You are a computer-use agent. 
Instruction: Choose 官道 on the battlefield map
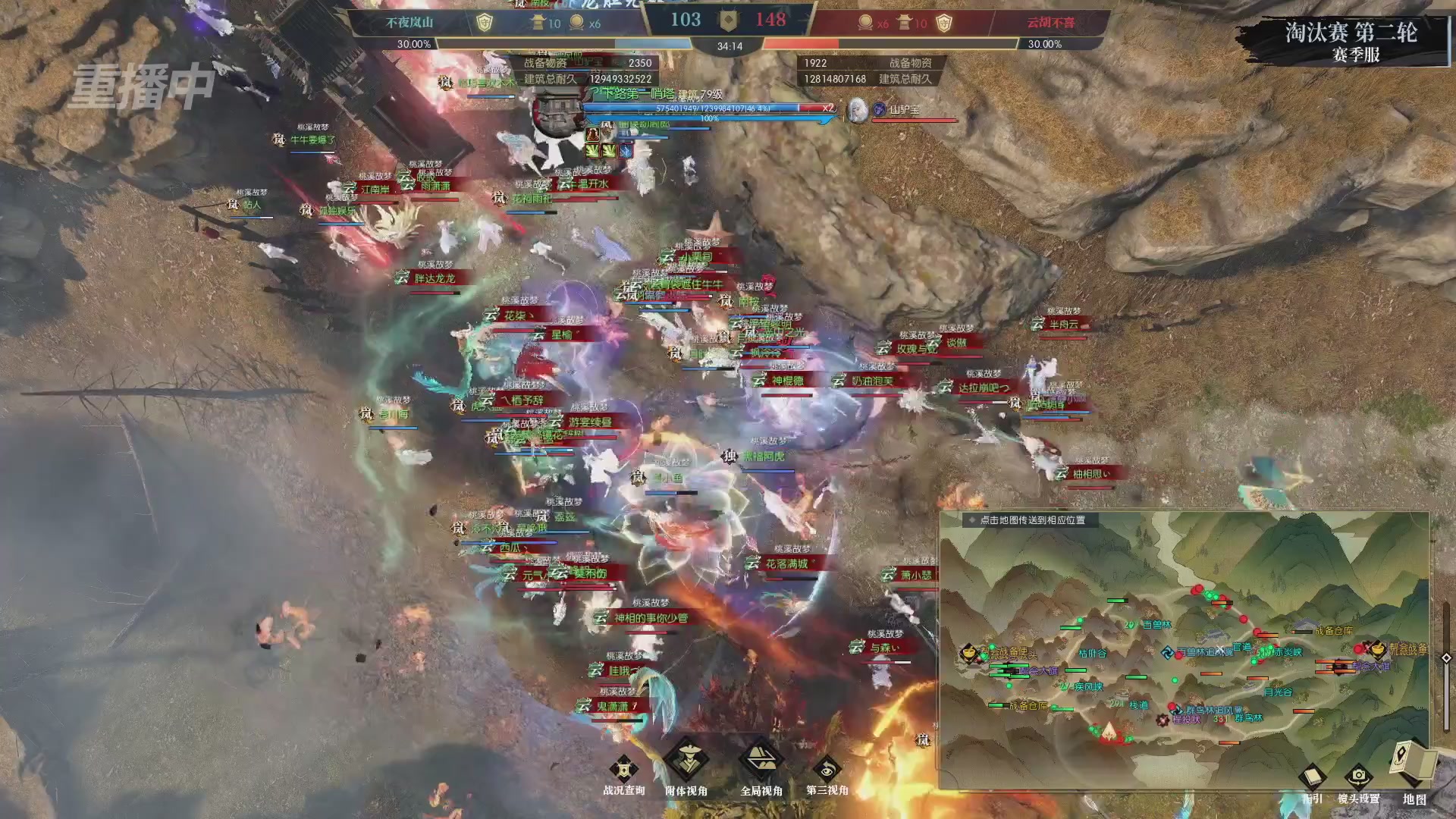(x=1242, y=647)
